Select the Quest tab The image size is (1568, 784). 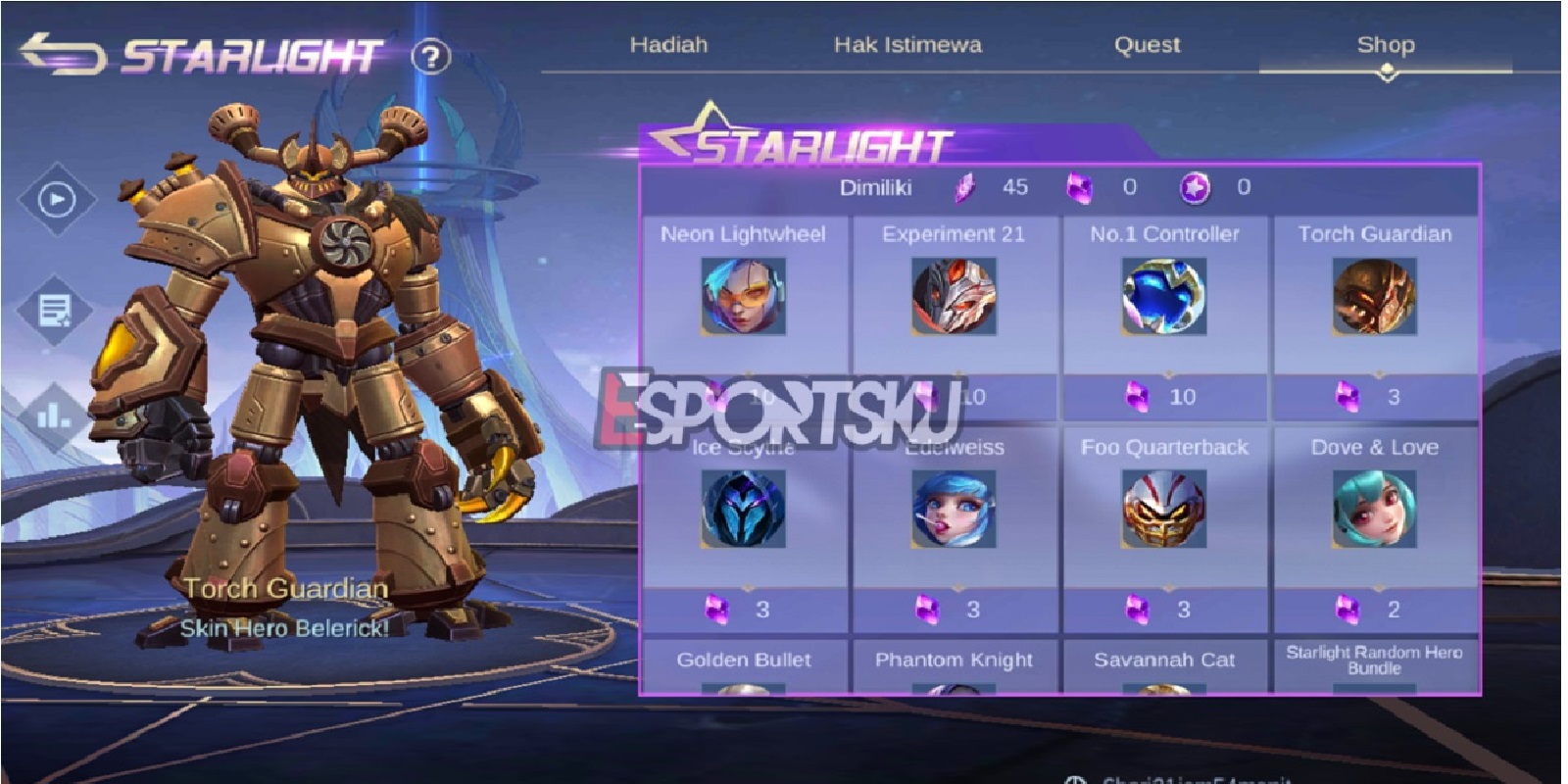1147,44
